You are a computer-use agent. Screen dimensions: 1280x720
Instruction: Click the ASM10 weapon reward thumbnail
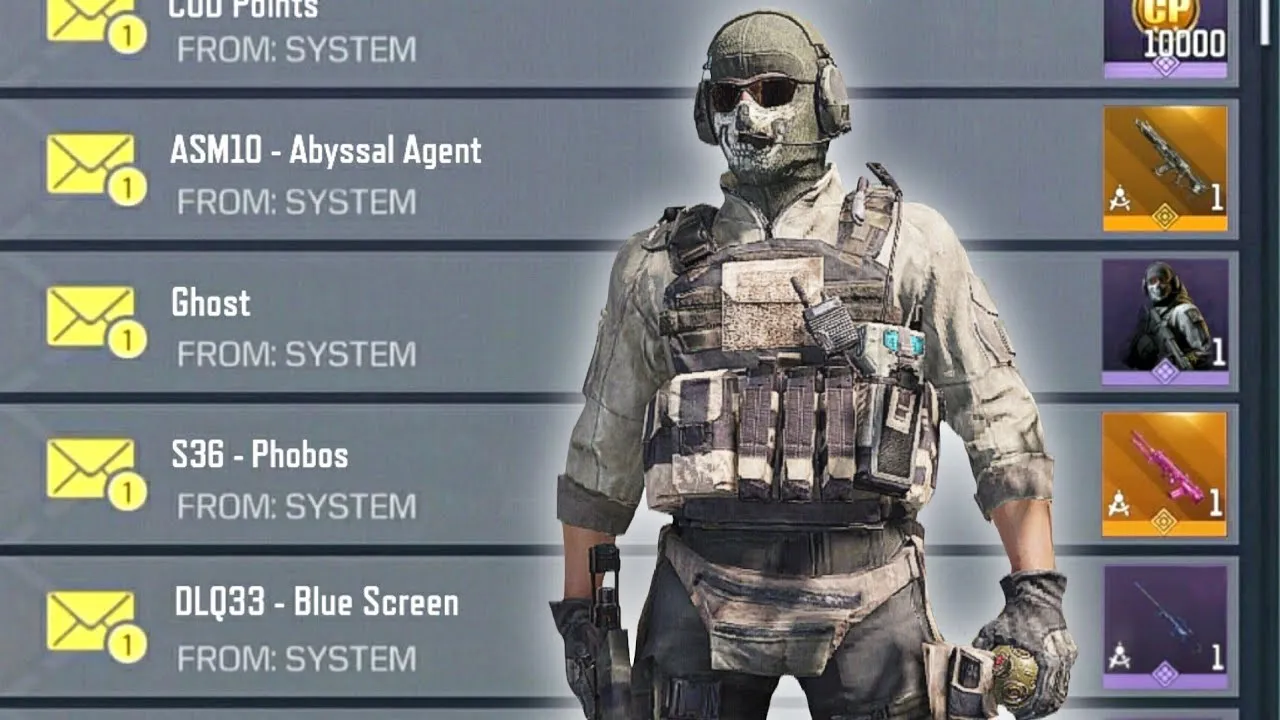1165,168
